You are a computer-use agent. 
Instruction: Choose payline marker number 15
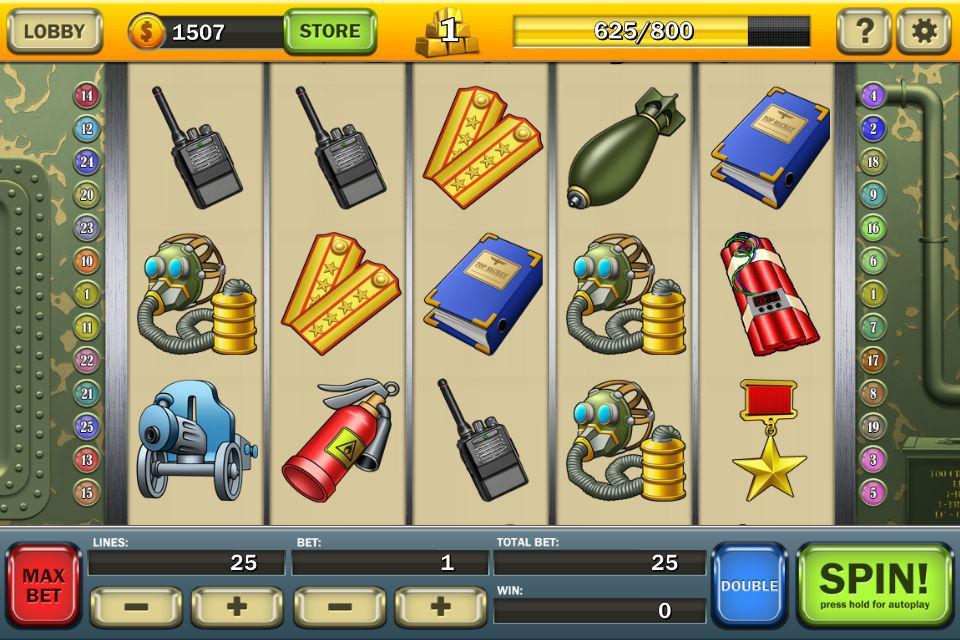87,492
